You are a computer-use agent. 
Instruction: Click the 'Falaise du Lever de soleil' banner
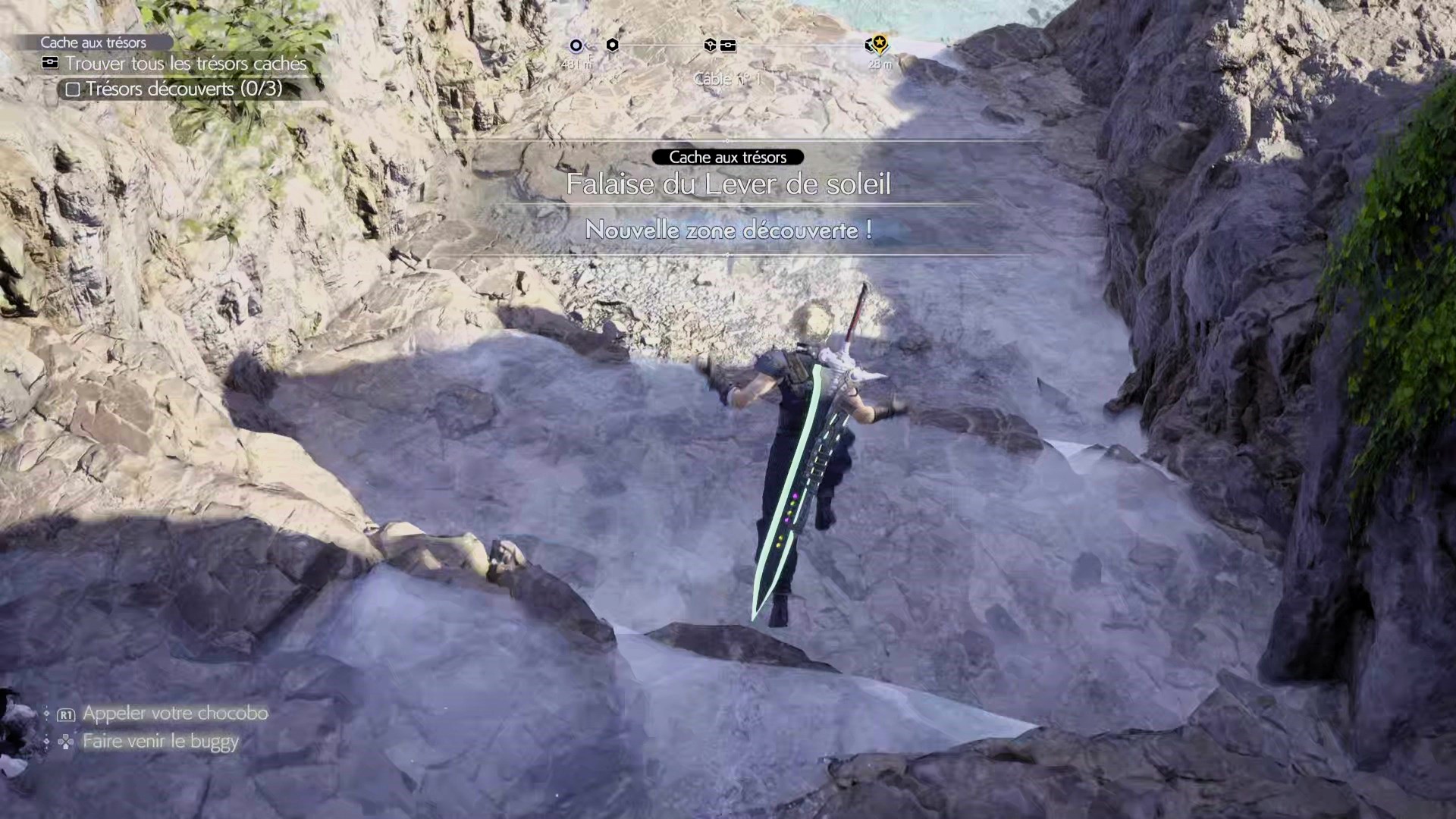tap(728, 184)
